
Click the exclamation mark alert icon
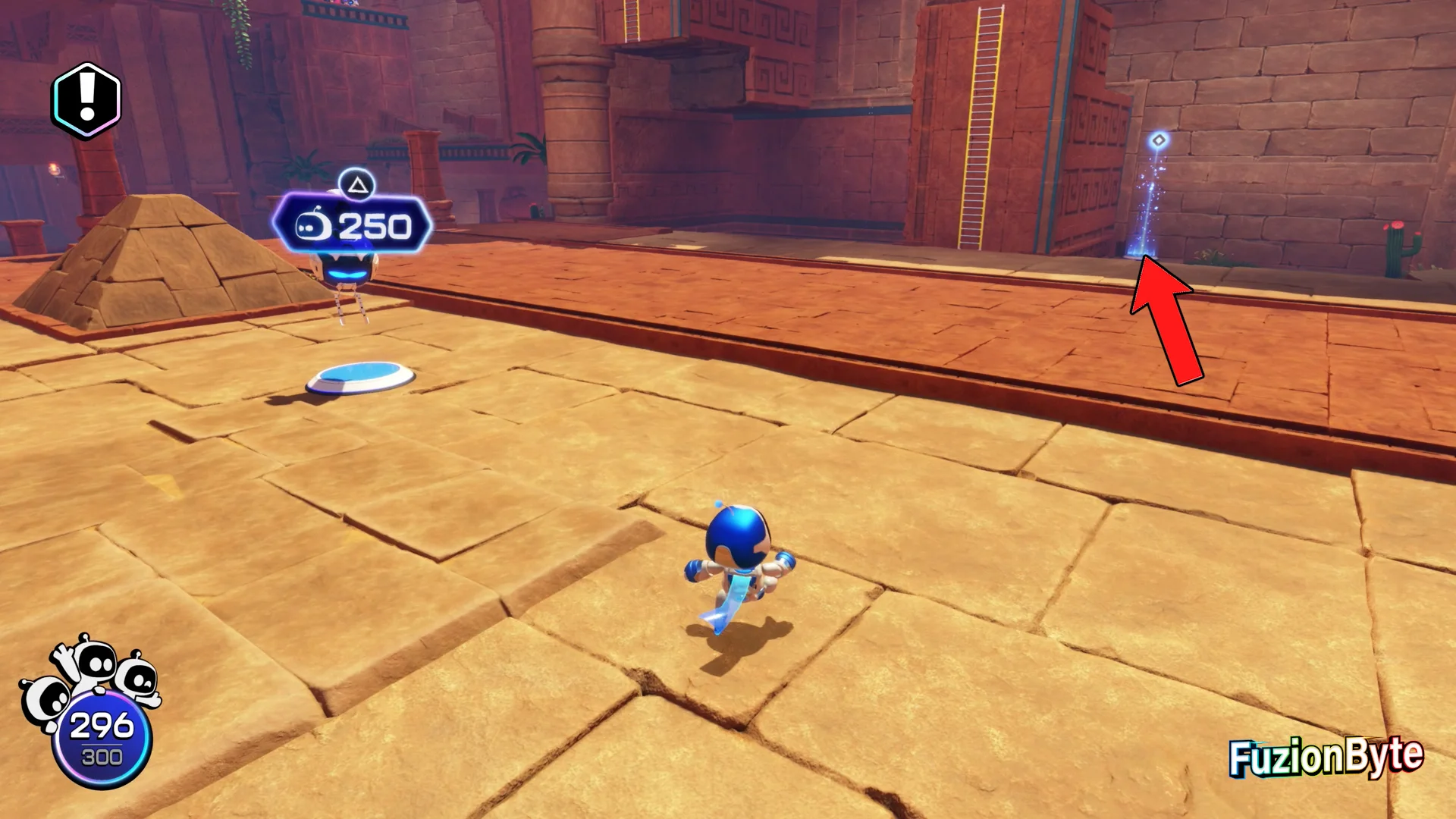(86, 100)
